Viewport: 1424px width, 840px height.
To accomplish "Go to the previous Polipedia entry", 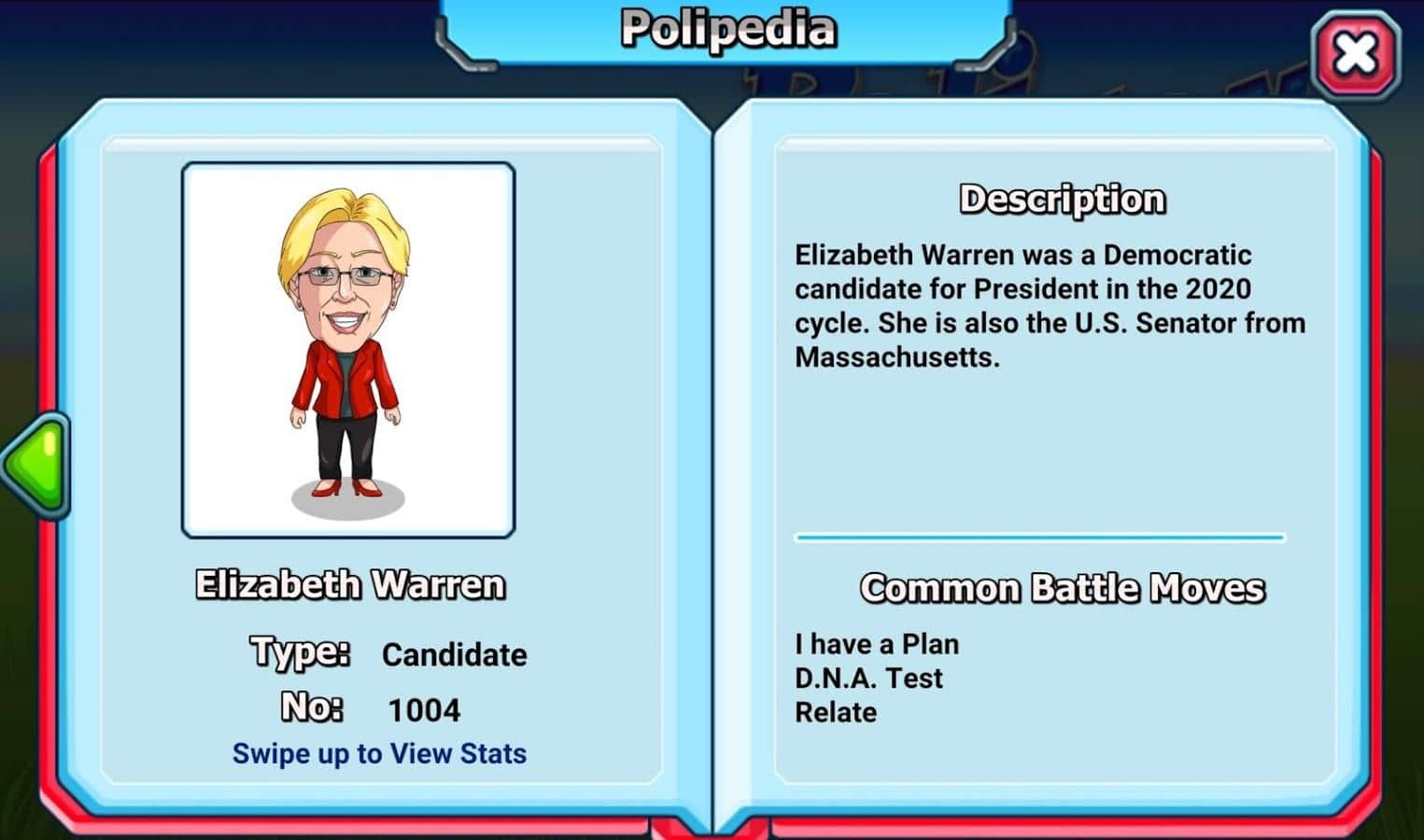I will (35, 464).
